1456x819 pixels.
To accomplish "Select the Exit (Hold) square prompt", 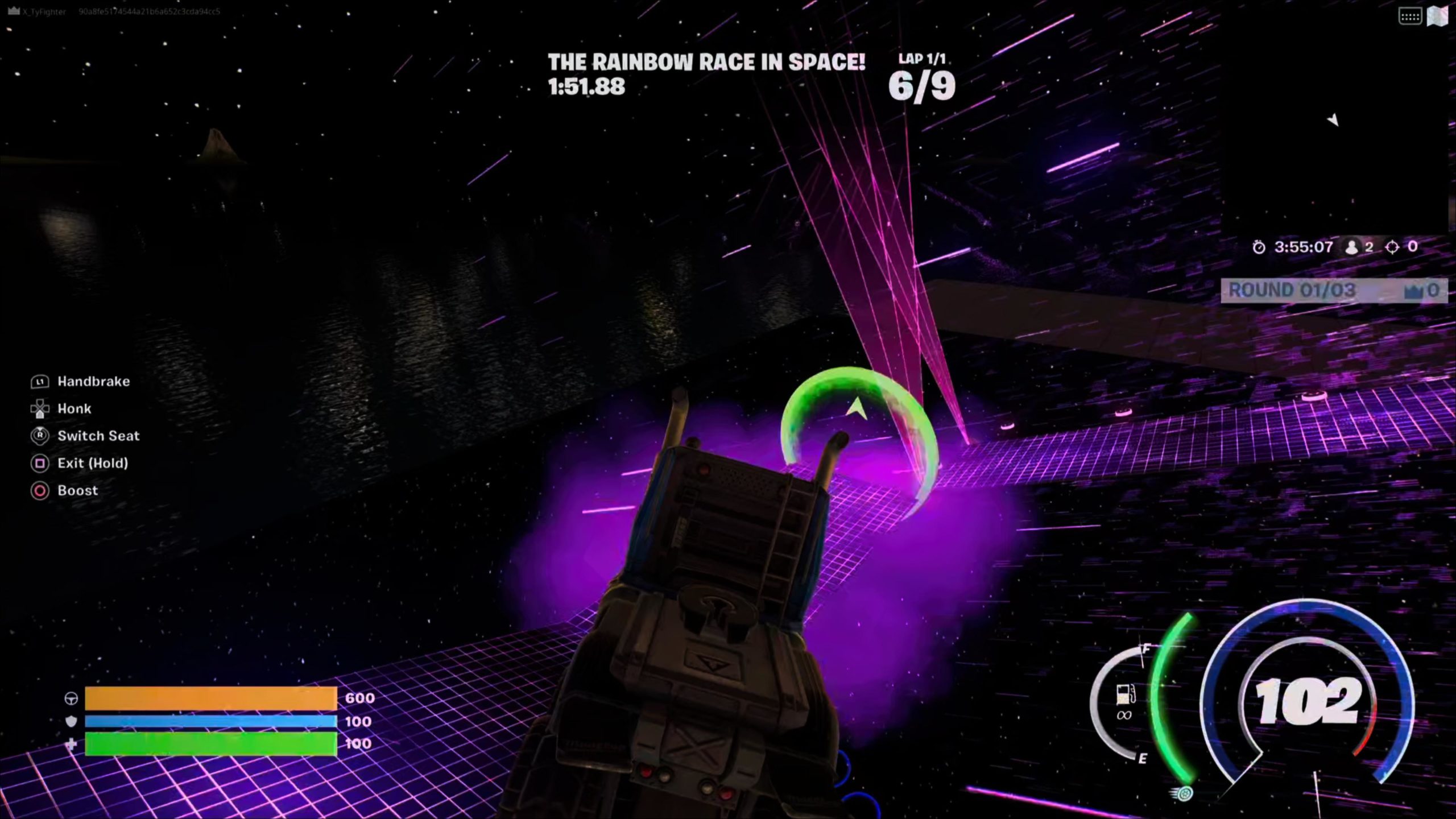I will (x=39, y=464).
